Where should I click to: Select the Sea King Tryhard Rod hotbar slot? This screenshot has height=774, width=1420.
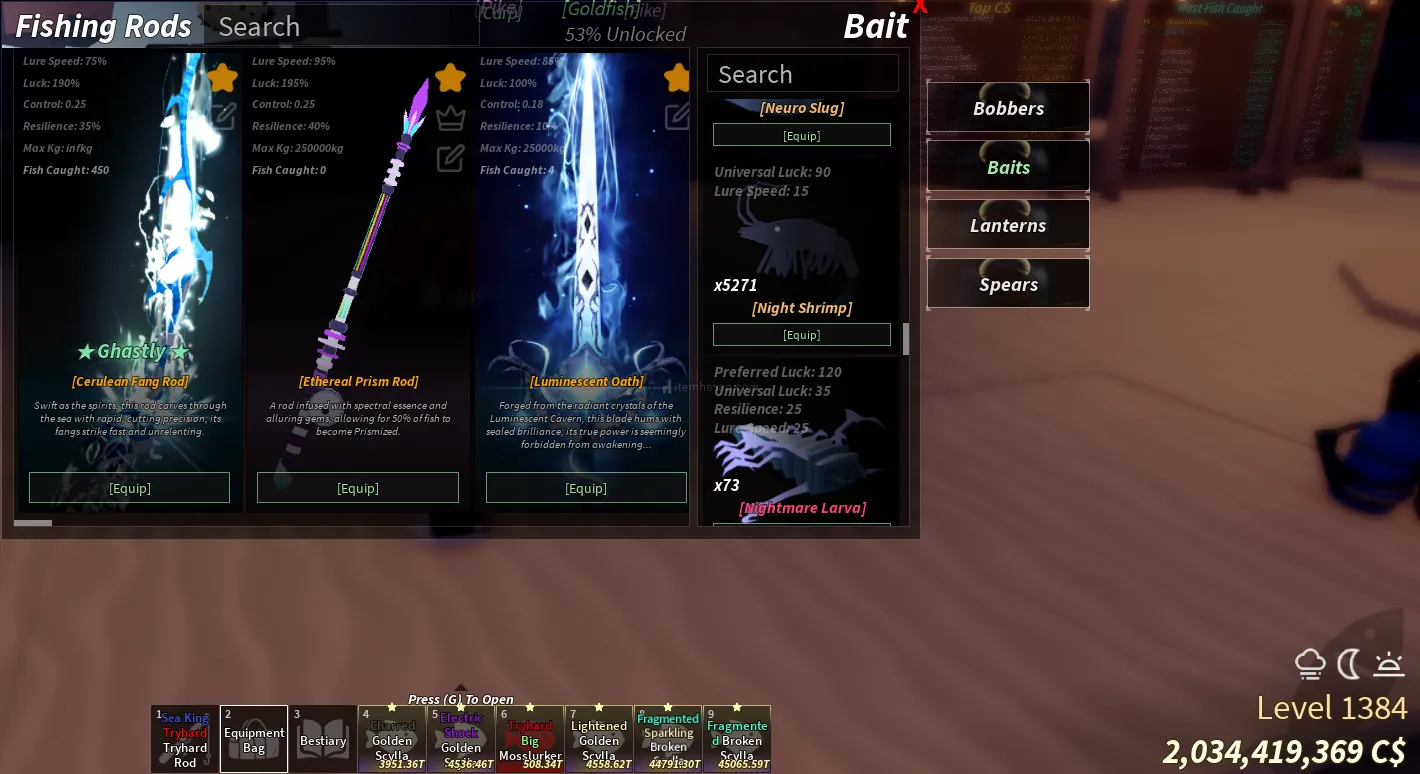pyautogui.click(x=185, y=740)
